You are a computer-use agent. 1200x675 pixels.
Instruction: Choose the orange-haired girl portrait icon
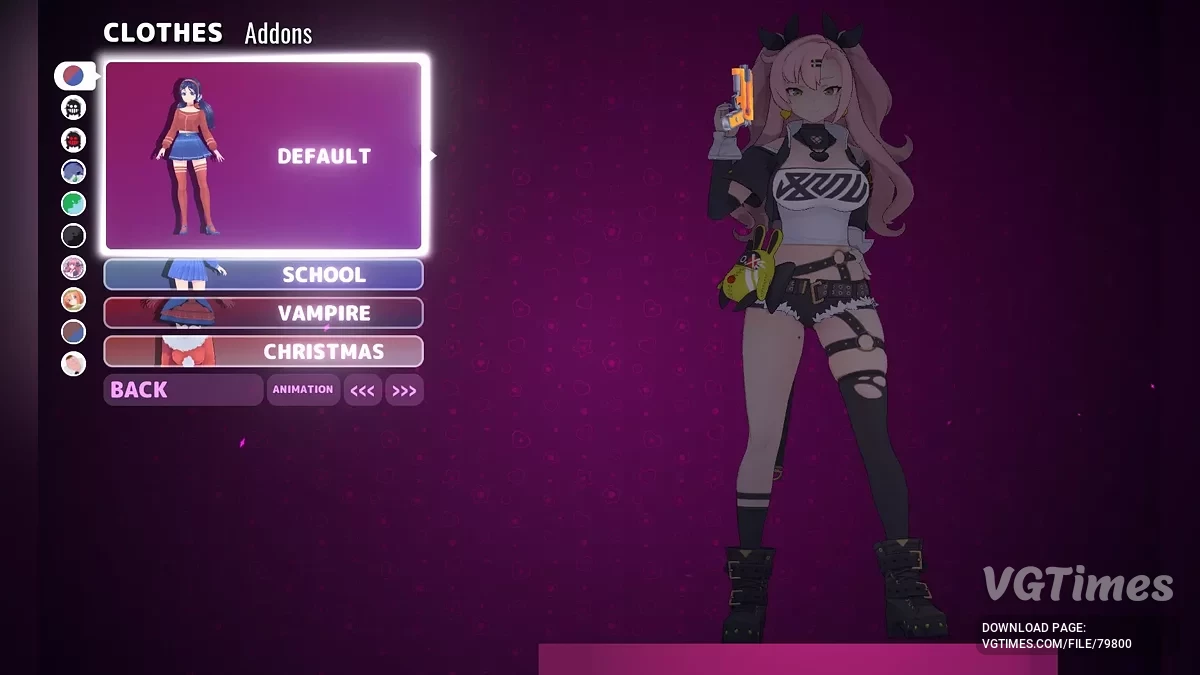click(x=74, y=299)
